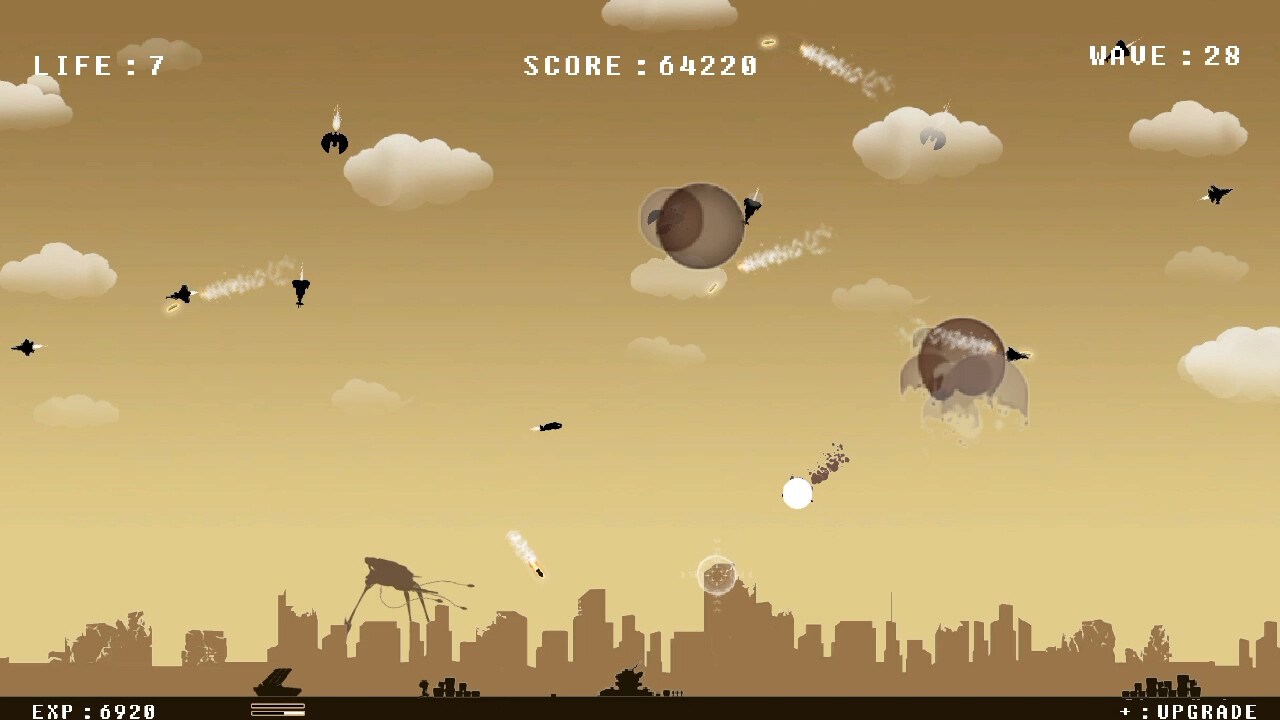The height and width of the screenshot is (720, 1280).
Task: Click the parachuting bomb near the left missile trail
Action: point(298,290)
